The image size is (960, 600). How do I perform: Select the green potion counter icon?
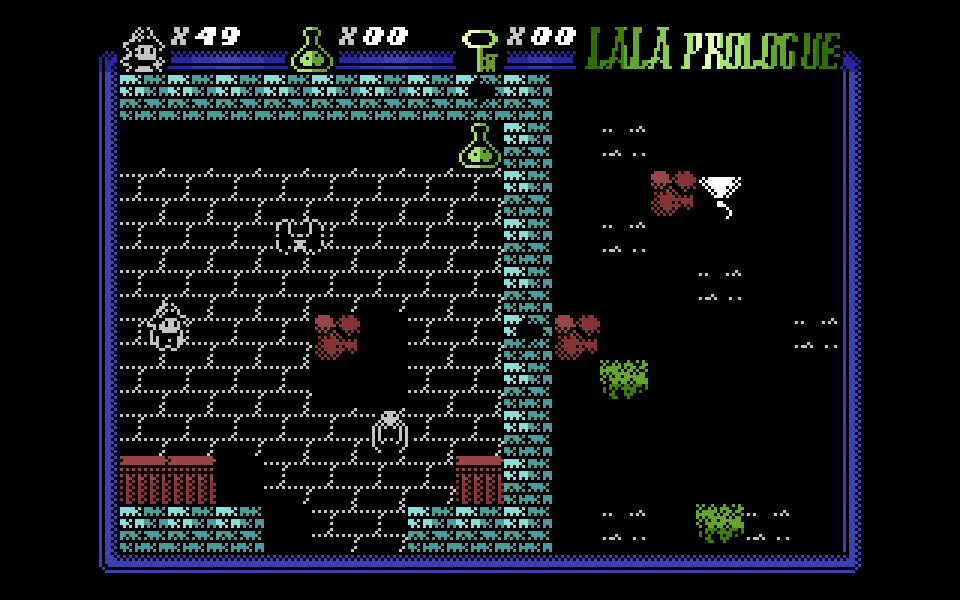click(312, 50)
